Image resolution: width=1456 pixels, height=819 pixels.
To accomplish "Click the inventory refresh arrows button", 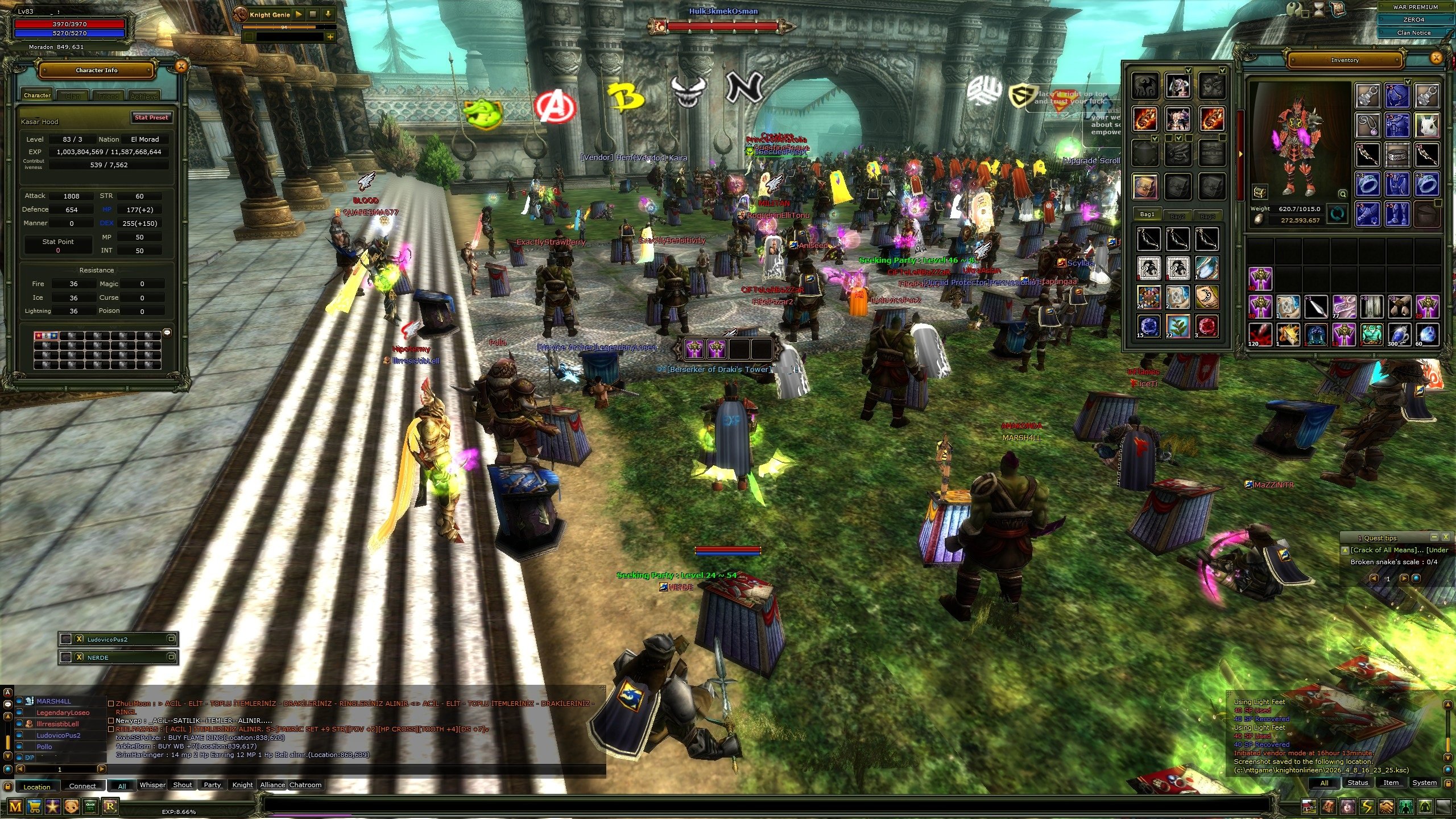I will coord(1338,214).
